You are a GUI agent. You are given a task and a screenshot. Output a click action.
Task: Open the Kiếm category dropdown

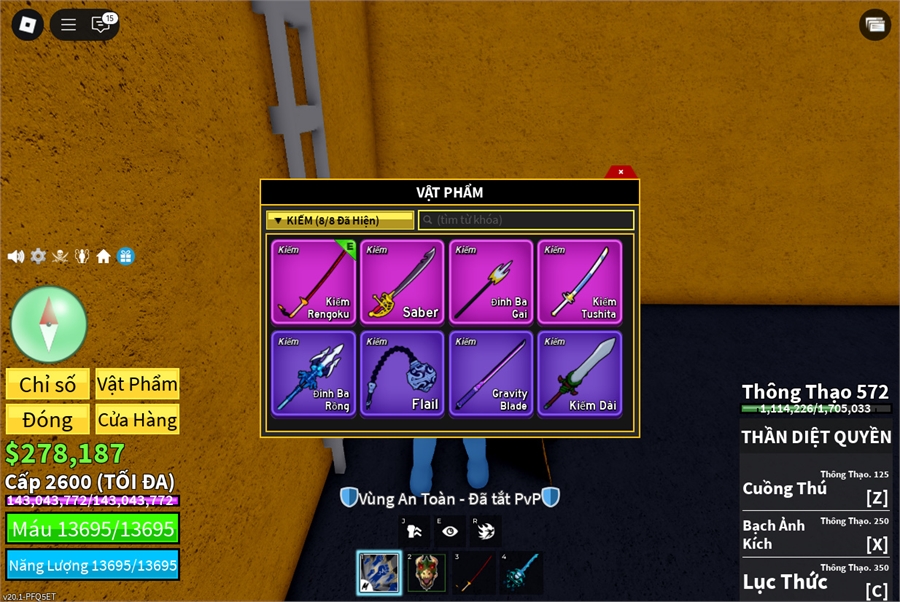340,220
